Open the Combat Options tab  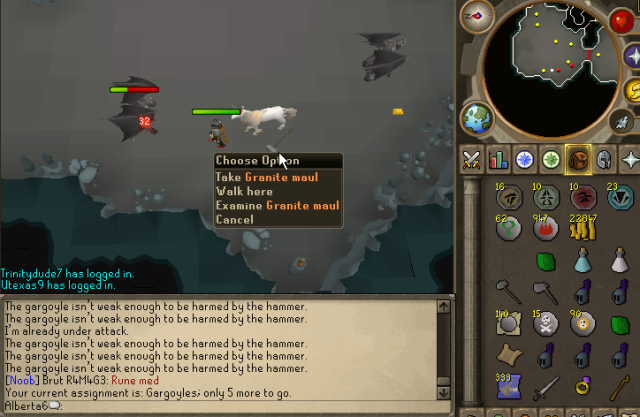coord(472,159)
